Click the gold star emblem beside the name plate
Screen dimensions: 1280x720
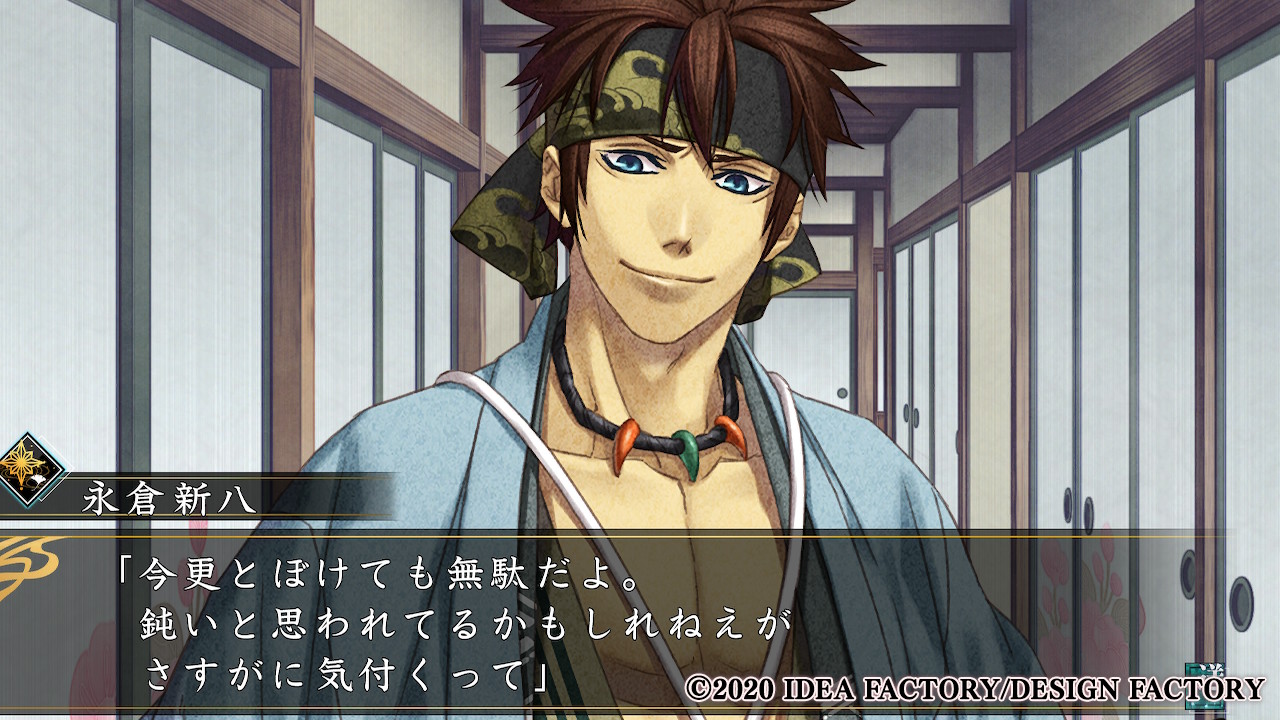point(30,468)
